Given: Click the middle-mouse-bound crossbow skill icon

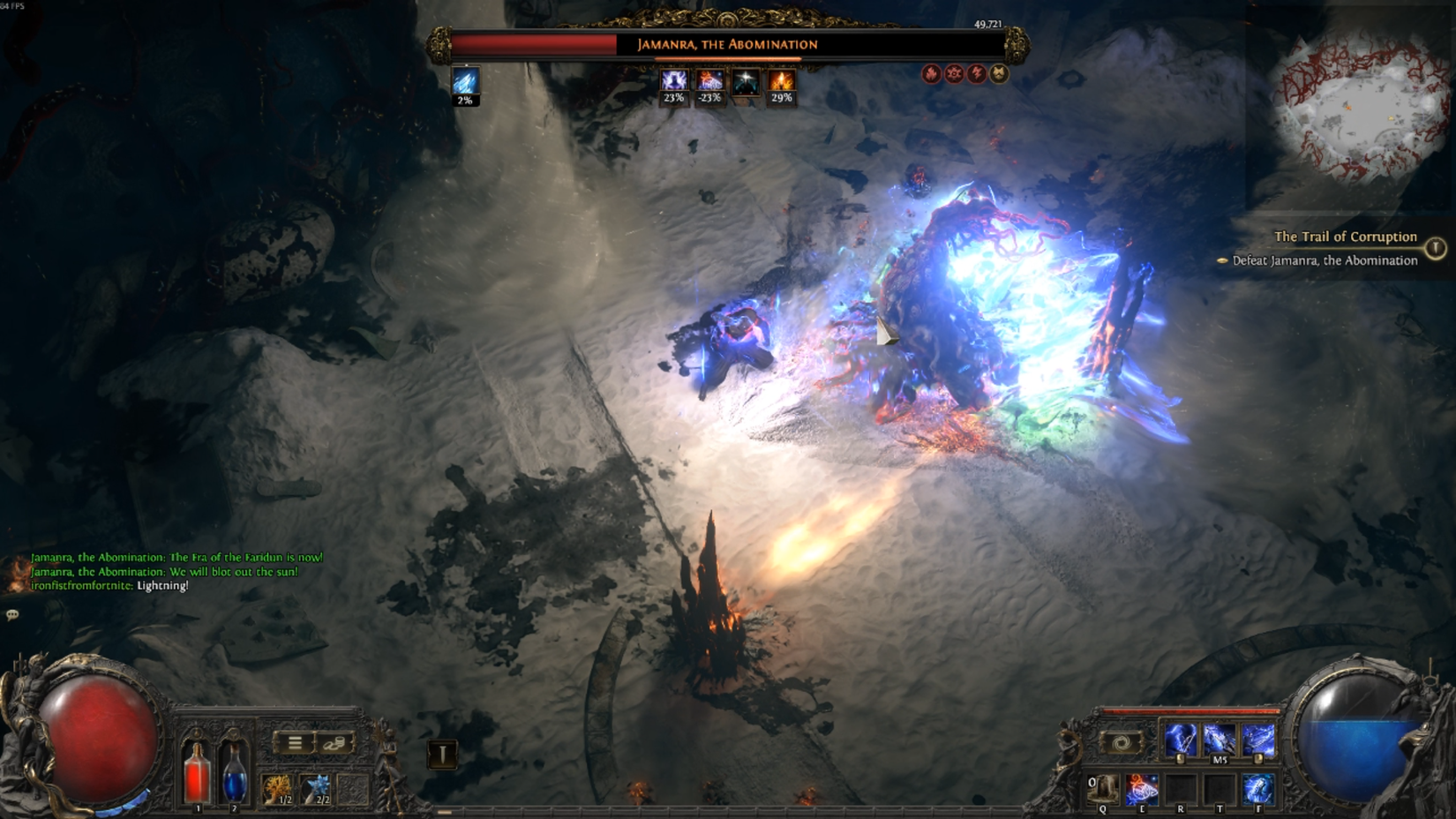Looking at the screenshot, I should 1220,738.
